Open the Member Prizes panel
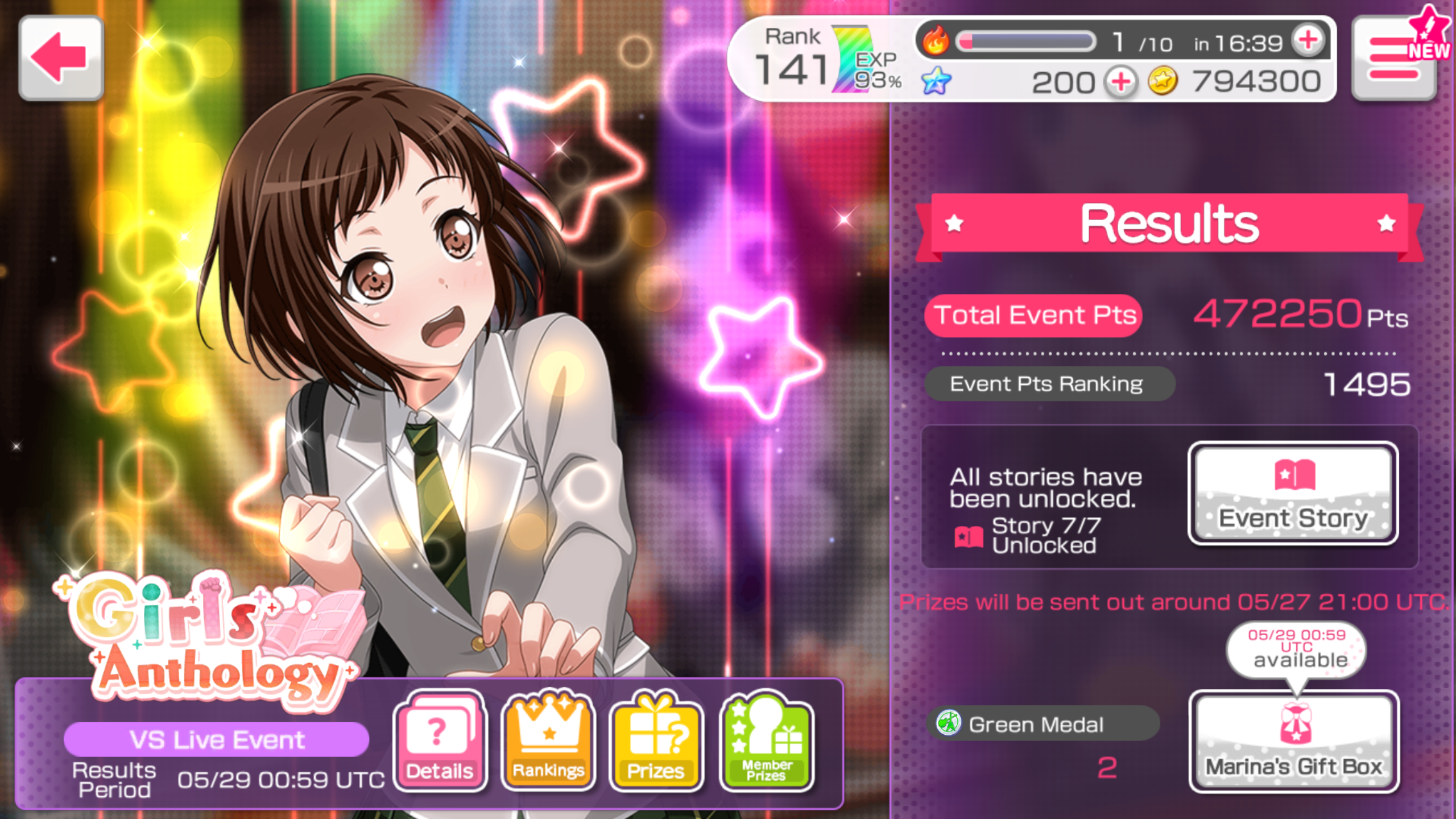This screenshot has width=1456, height=819. click(x=766, y=741)
